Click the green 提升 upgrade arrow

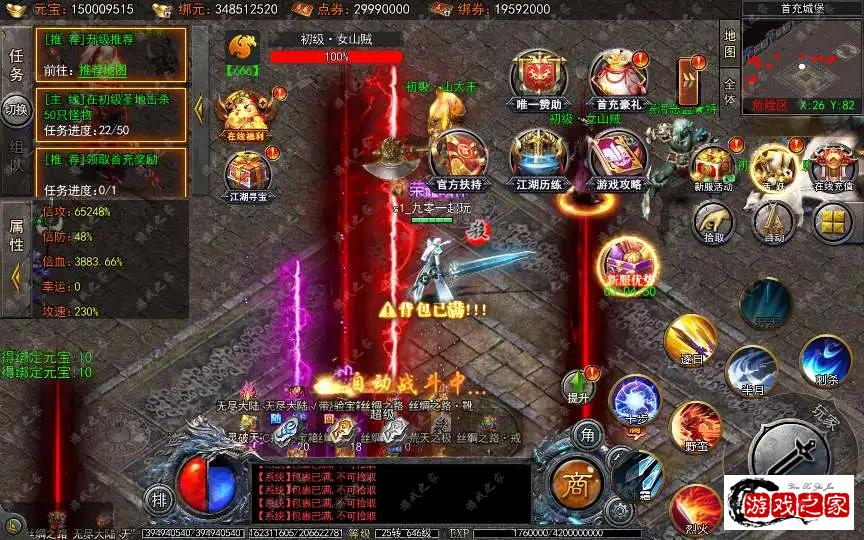(579, 385)
